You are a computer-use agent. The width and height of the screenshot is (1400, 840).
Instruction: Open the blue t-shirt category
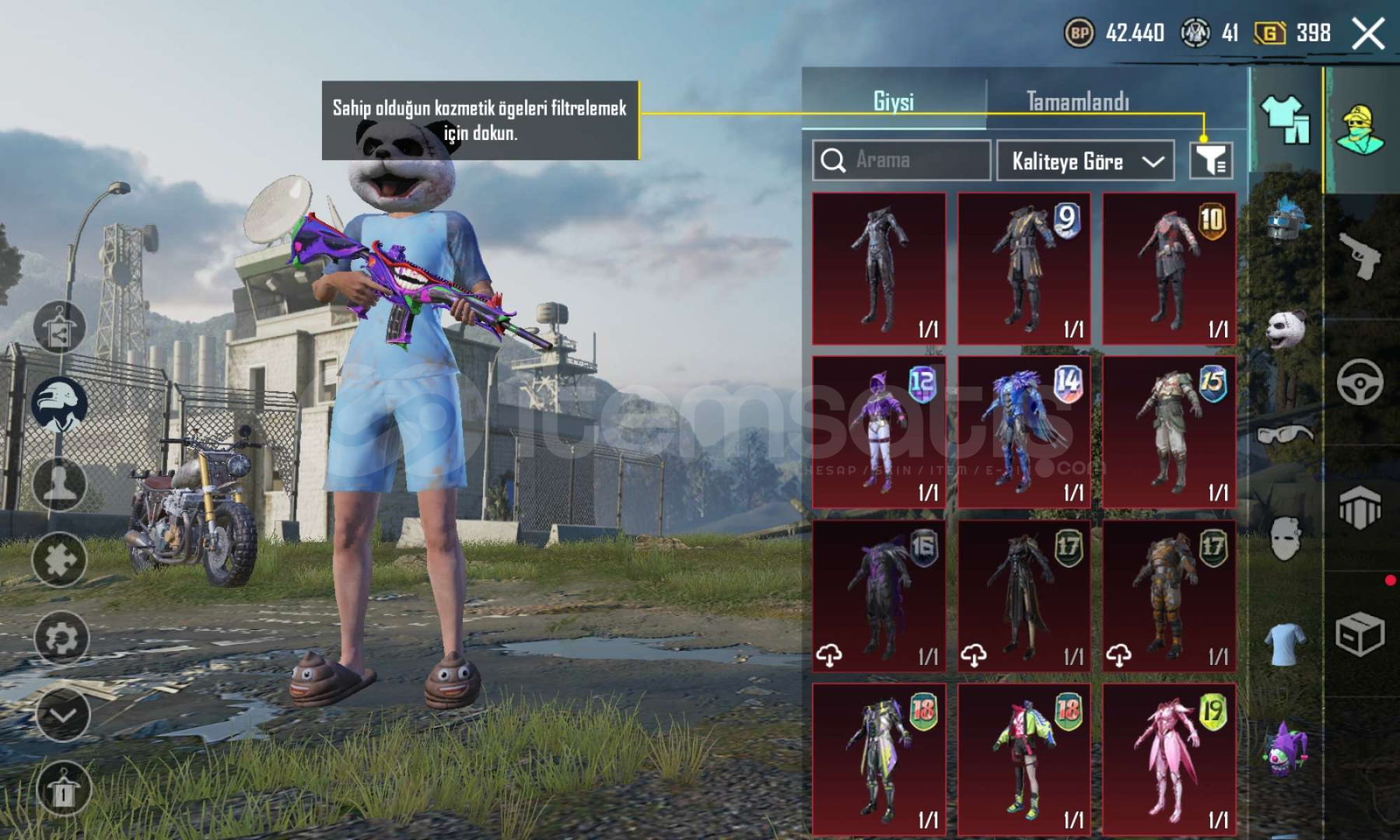1285,644
